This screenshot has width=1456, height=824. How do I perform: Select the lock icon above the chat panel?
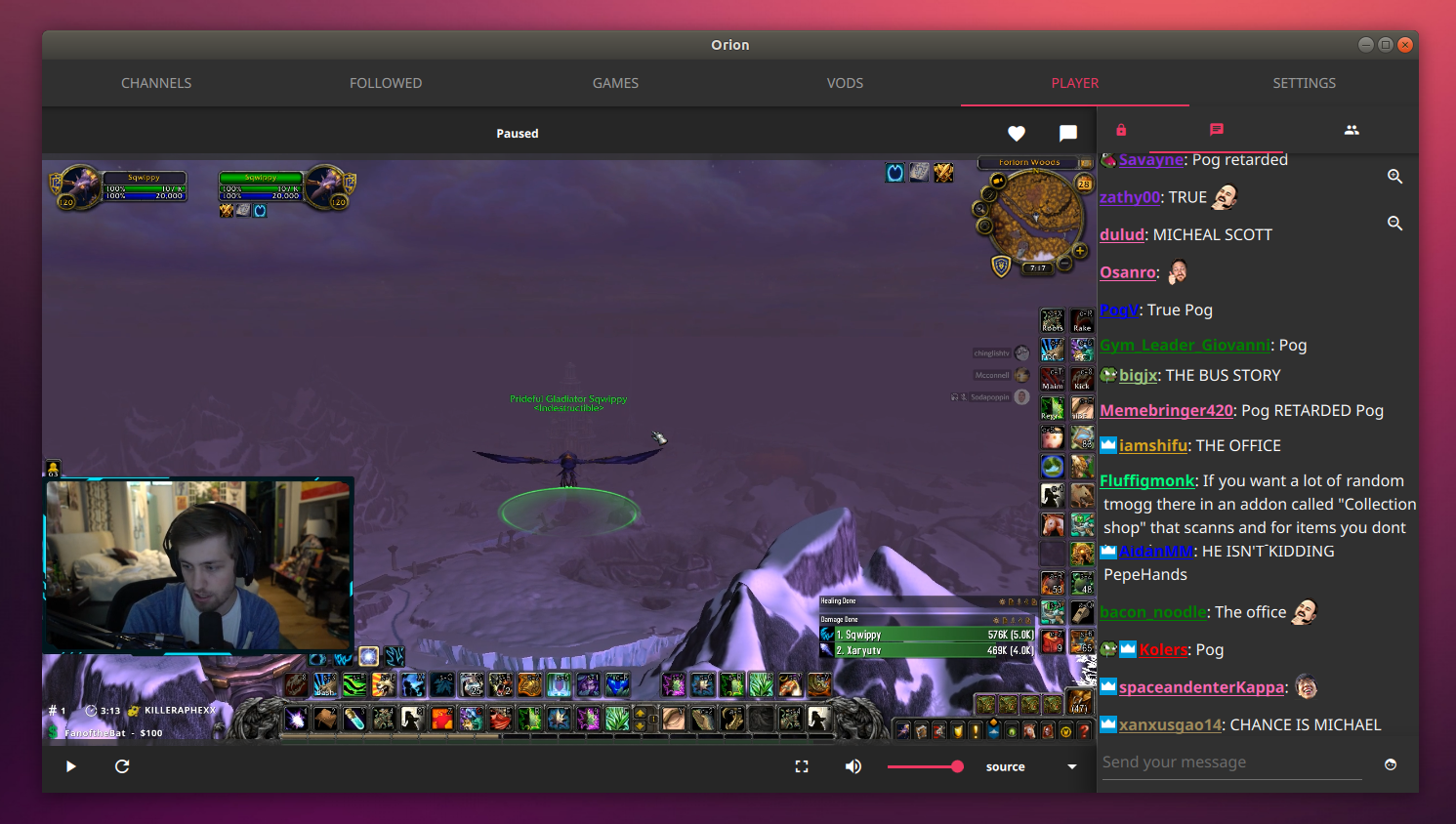(x=1120, y=129)
